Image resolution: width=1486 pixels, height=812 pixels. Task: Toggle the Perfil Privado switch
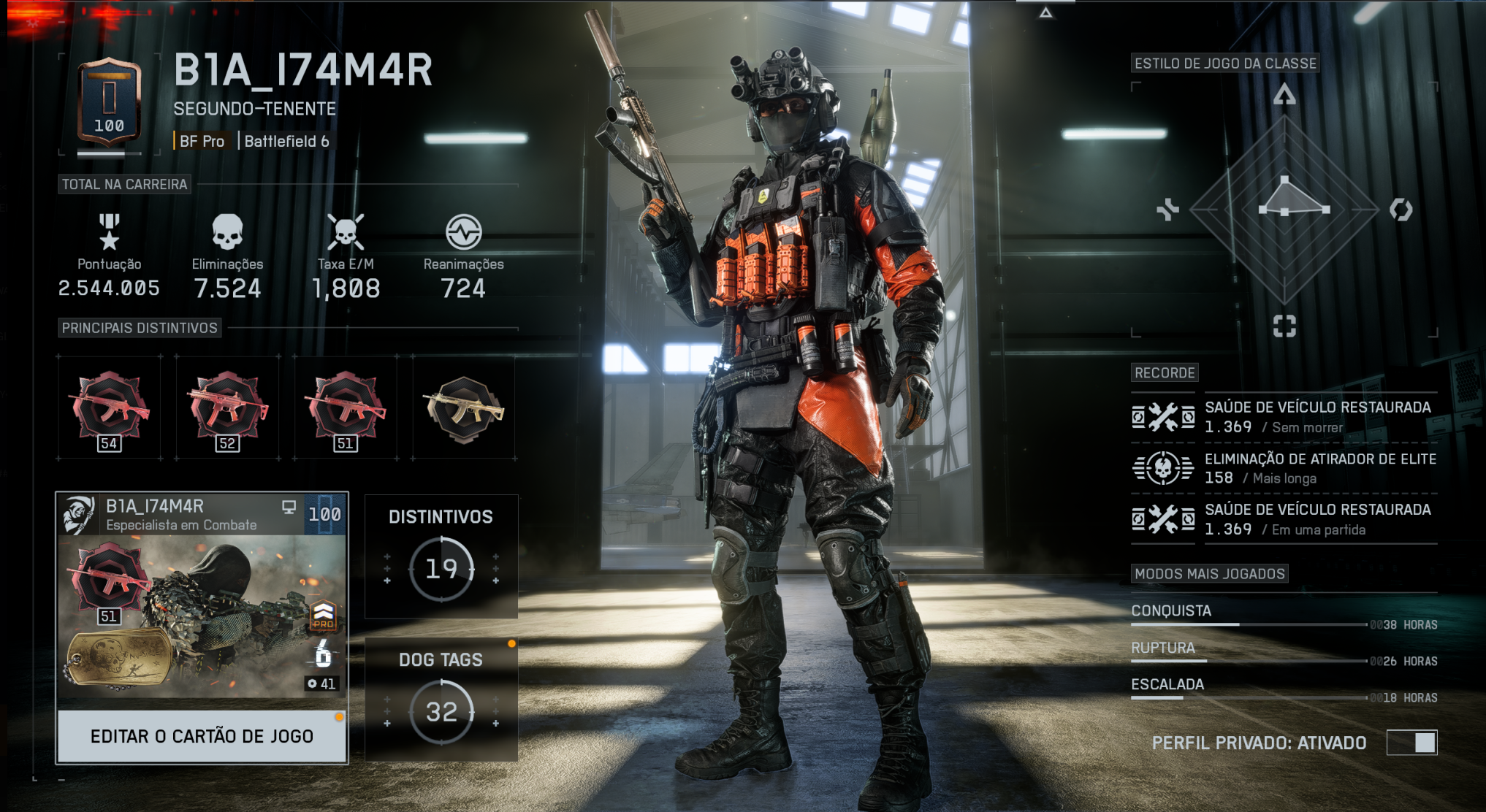click(x=1411, y=743)
